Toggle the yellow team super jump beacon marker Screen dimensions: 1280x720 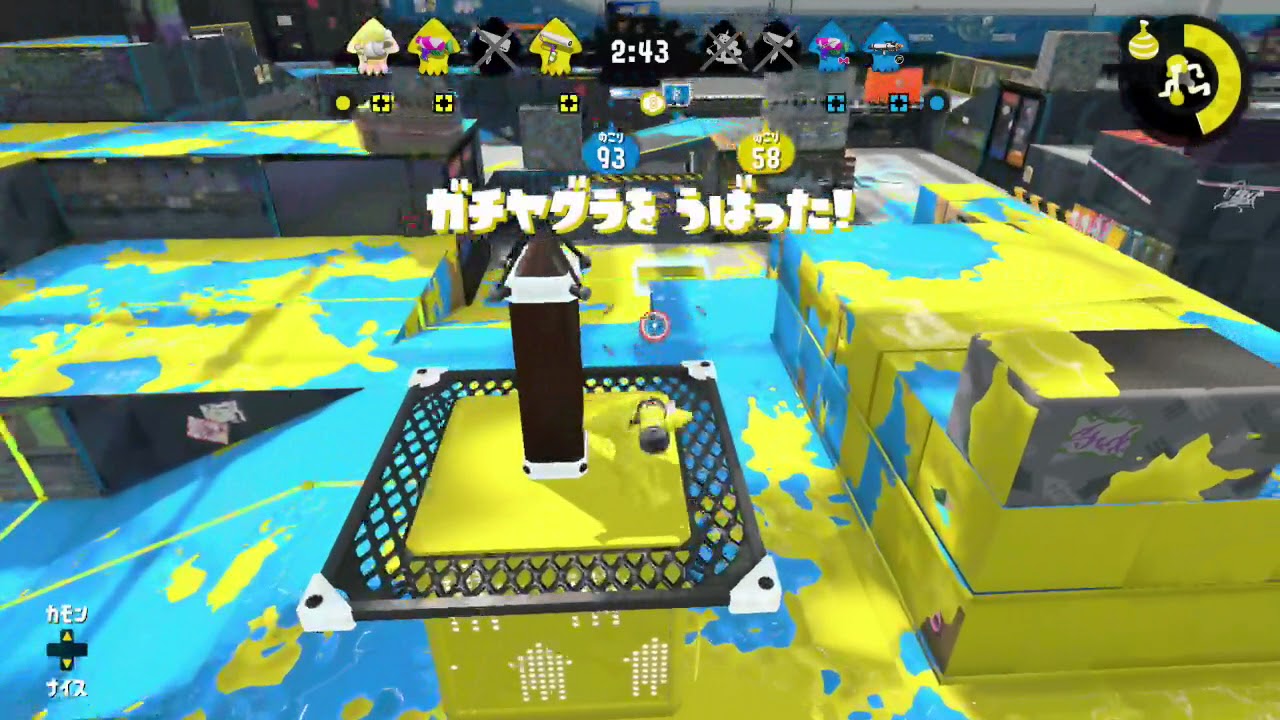pyautogui.click(x=380, y=103)
